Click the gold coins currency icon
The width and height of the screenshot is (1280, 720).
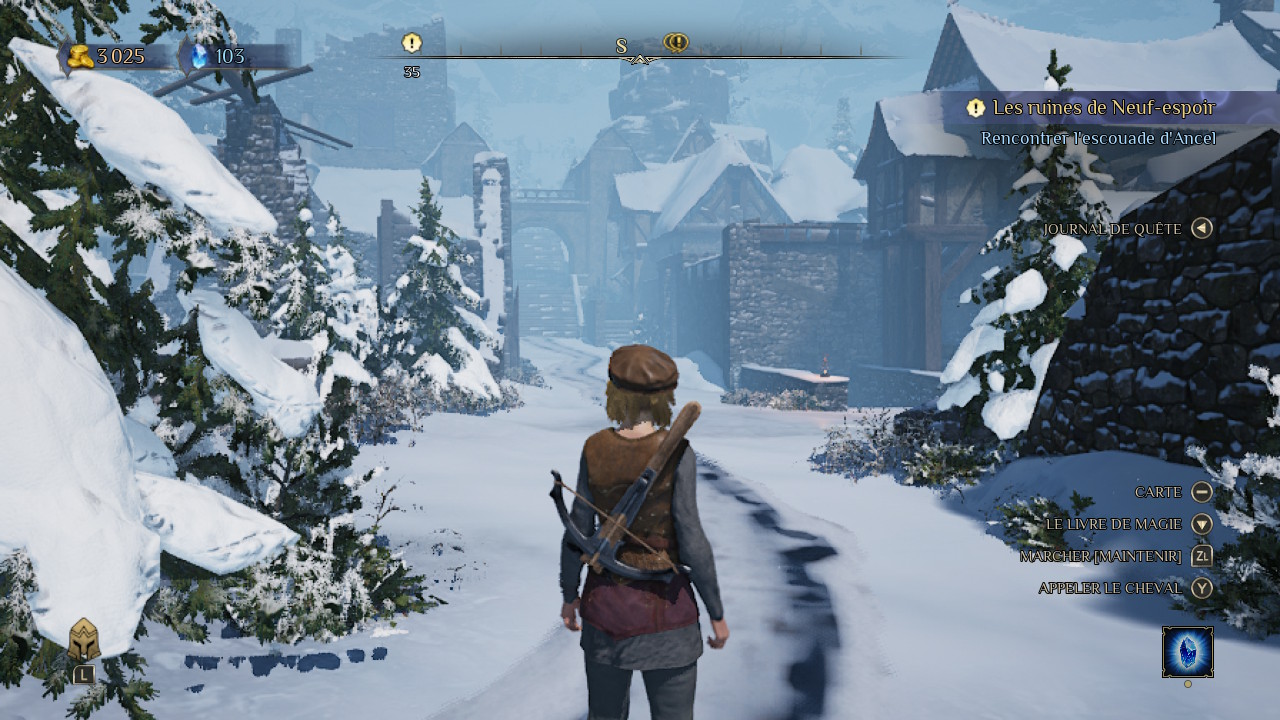point(81,56)
